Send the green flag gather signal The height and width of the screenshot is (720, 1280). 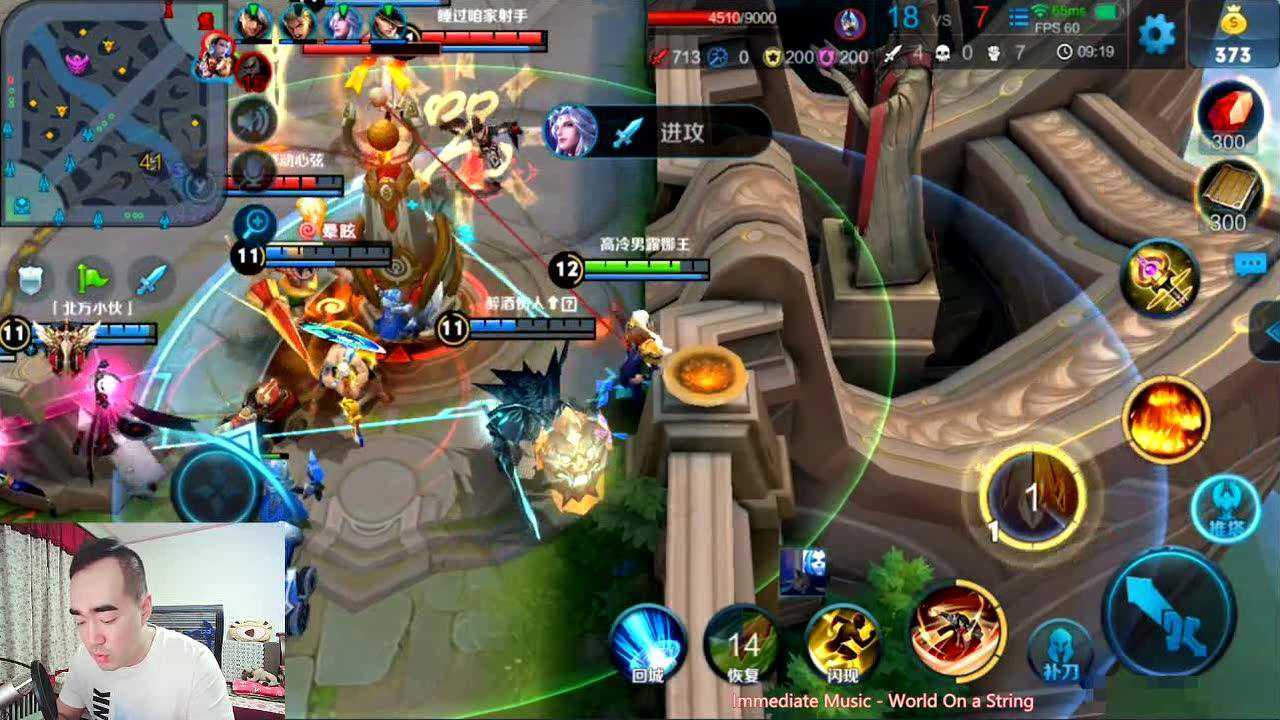pyautogui.click(x=93, y=278)
